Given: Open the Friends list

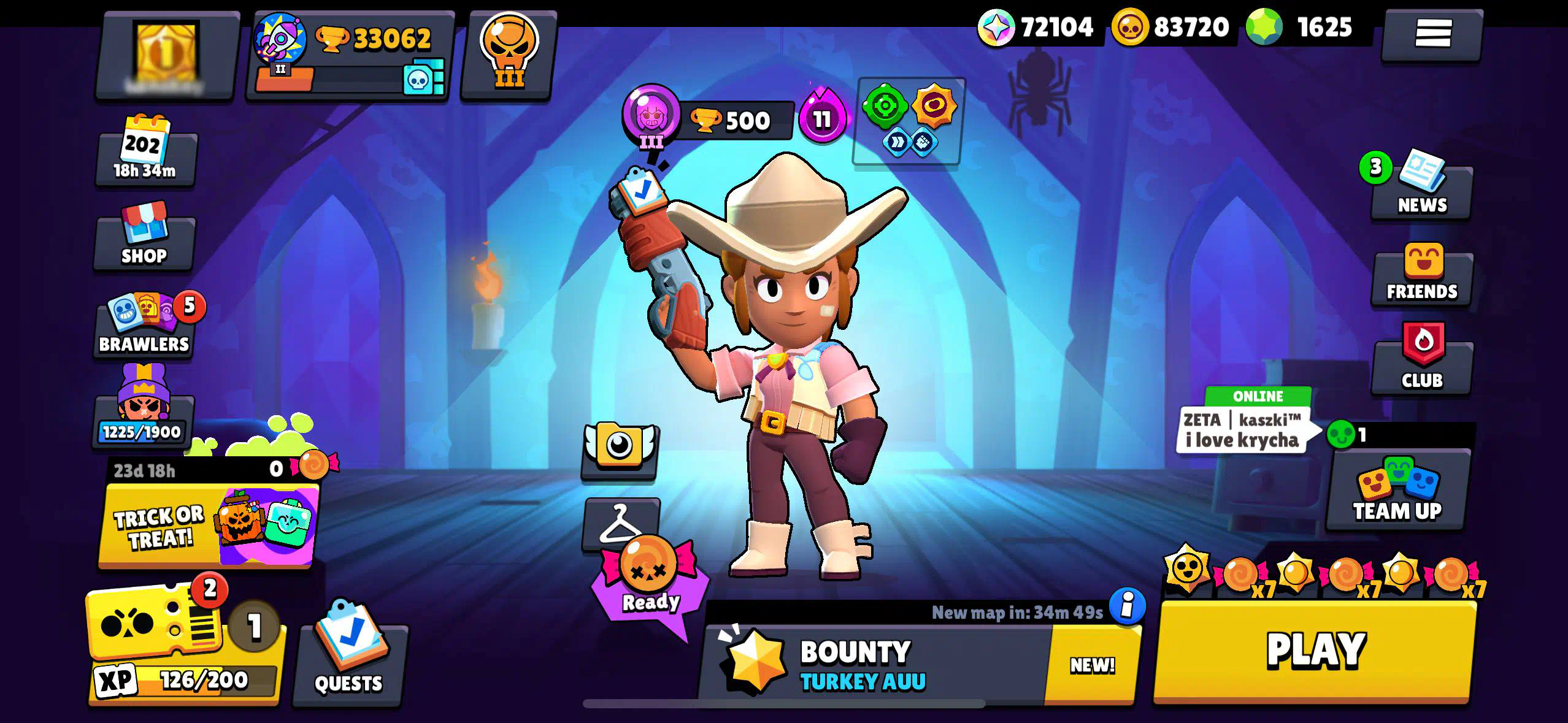Looking at the screenshot, I should [x=1422, y=275].
